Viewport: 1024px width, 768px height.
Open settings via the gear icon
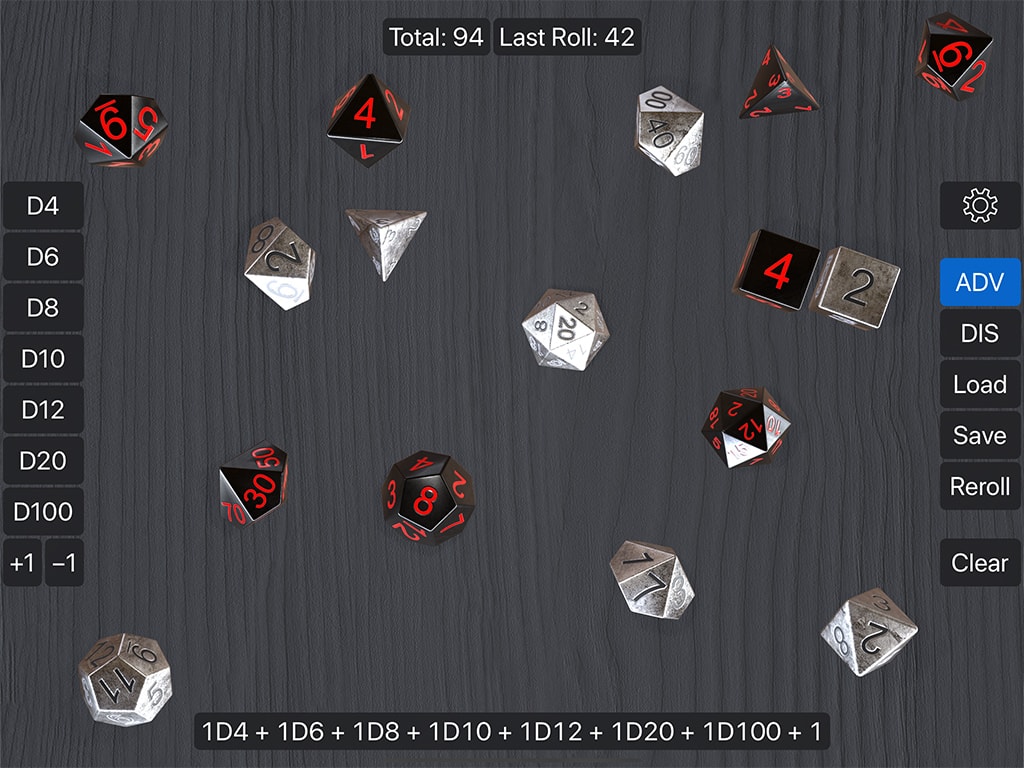[x=980, y=206]
